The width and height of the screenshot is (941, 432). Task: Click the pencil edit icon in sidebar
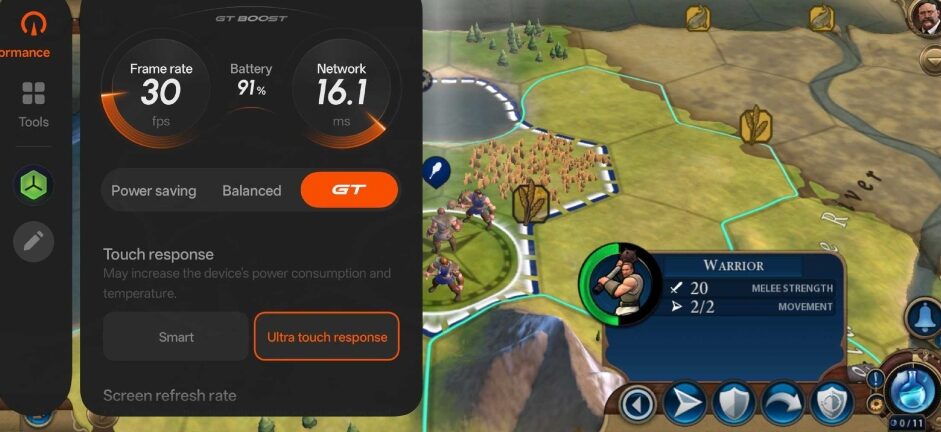pyautogui.click(x=33, y=241)
